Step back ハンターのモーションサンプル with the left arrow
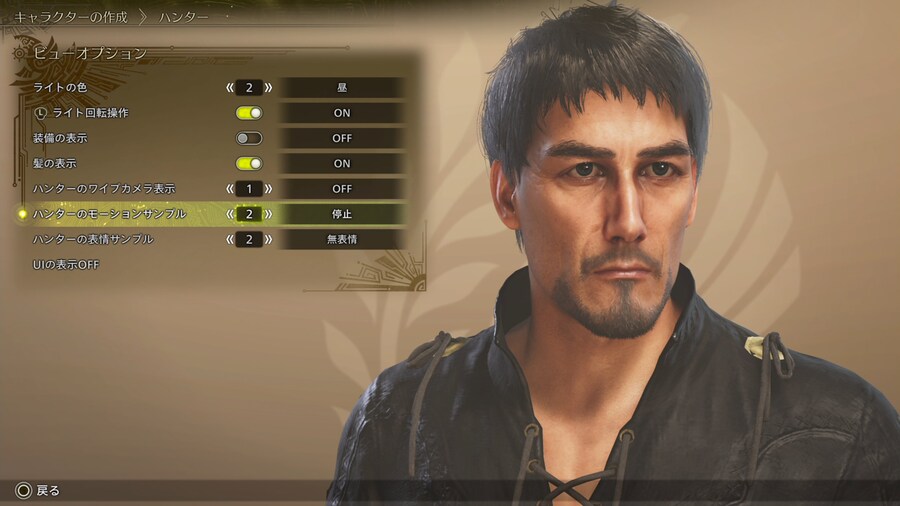The height and width of the screenshot is (506, 900). pos(230,214)
